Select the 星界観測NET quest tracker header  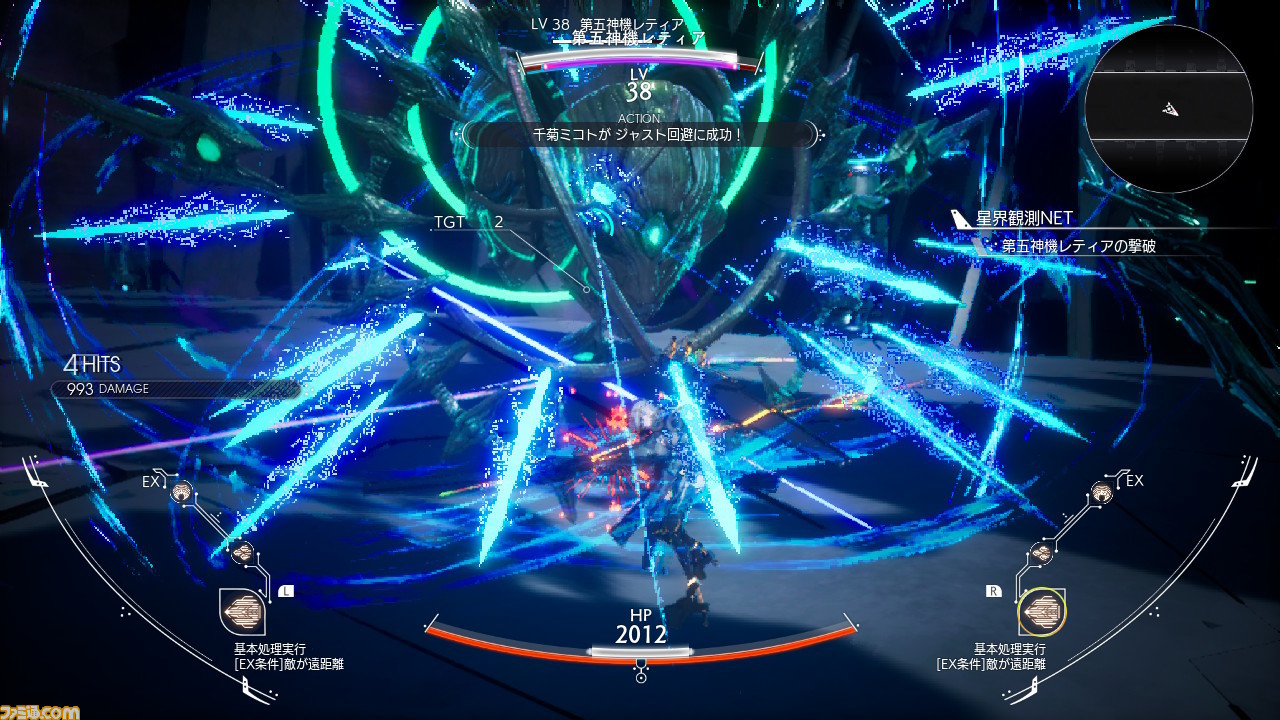1024,219
